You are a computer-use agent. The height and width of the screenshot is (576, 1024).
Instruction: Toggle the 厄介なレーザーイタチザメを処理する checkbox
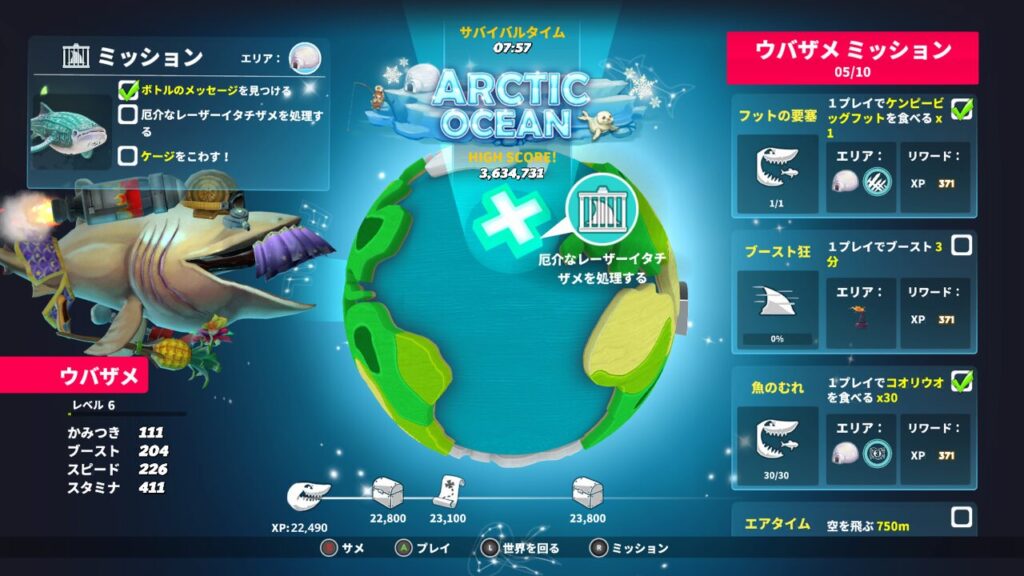tap(128, 115)
